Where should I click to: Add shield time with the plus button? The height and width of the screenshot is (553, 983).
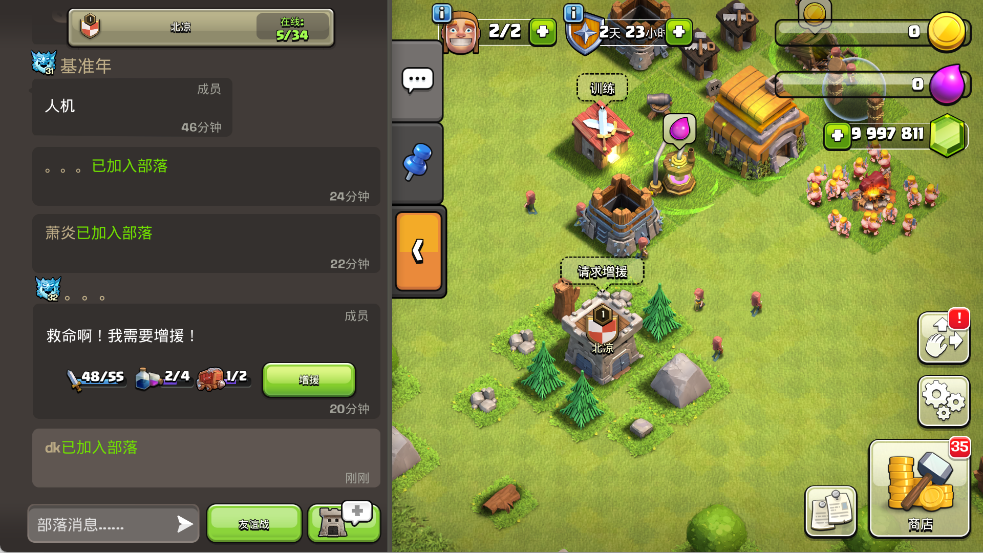click(678, 32)
